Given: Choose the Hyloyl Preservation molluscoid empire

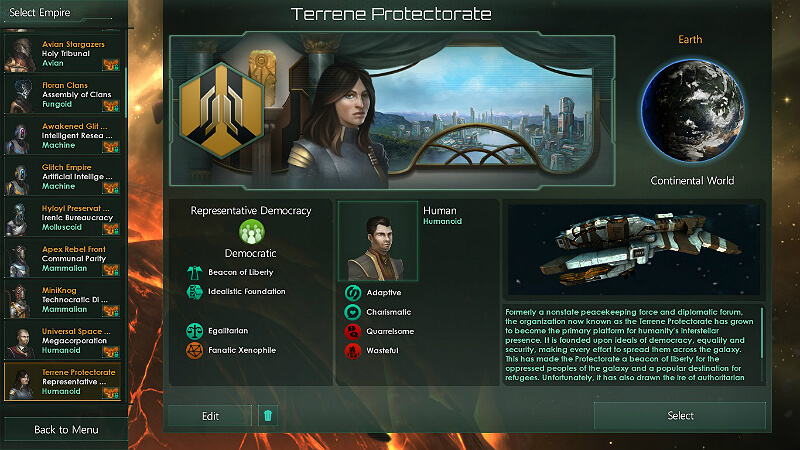Looking at the screenshot, I should pyautogui.click(x=63, y=218).
